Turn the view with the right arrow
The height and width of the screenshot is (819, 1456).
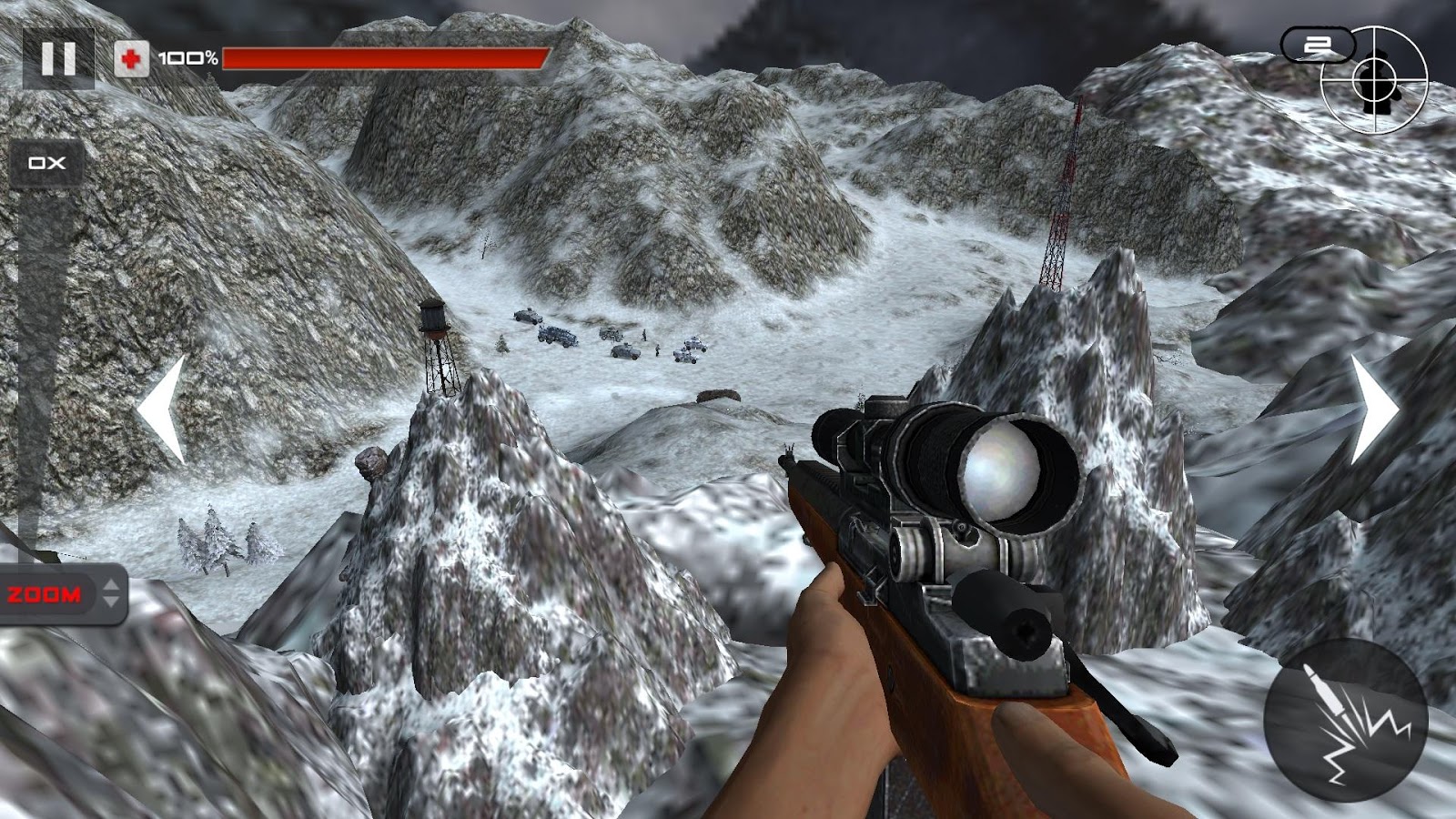1372,410
